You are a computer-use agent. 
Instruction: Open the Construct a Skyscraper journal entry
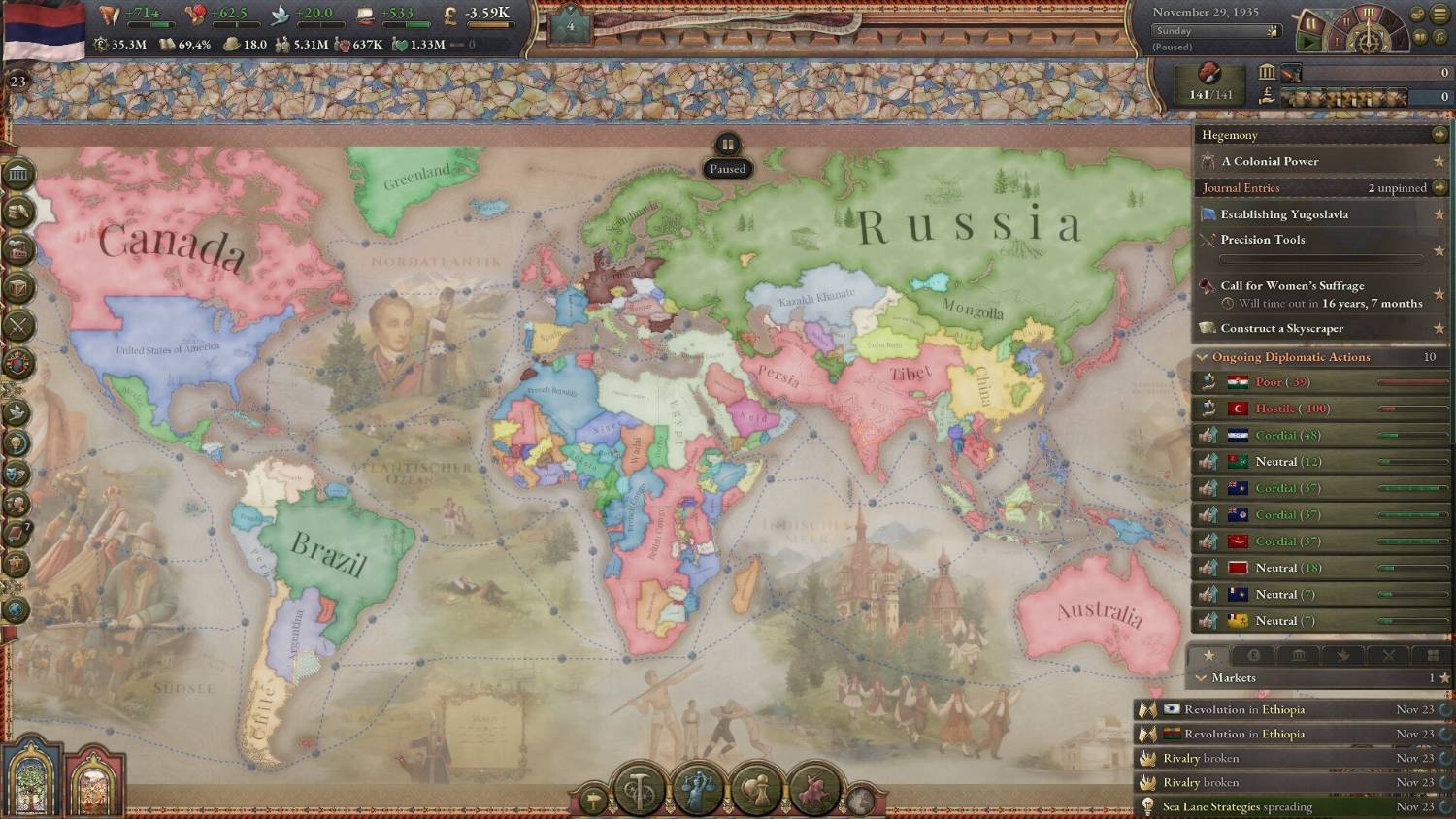(x=1281, y=329)
